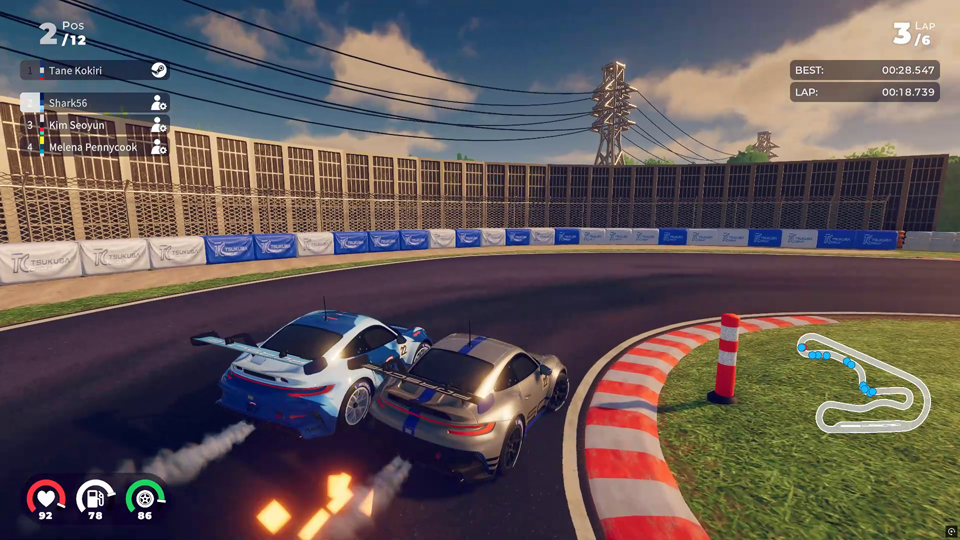Screen dimensions: 960x540
Task: Select Melena Pennycook's leaderboard row
Action: pos(90,147)
